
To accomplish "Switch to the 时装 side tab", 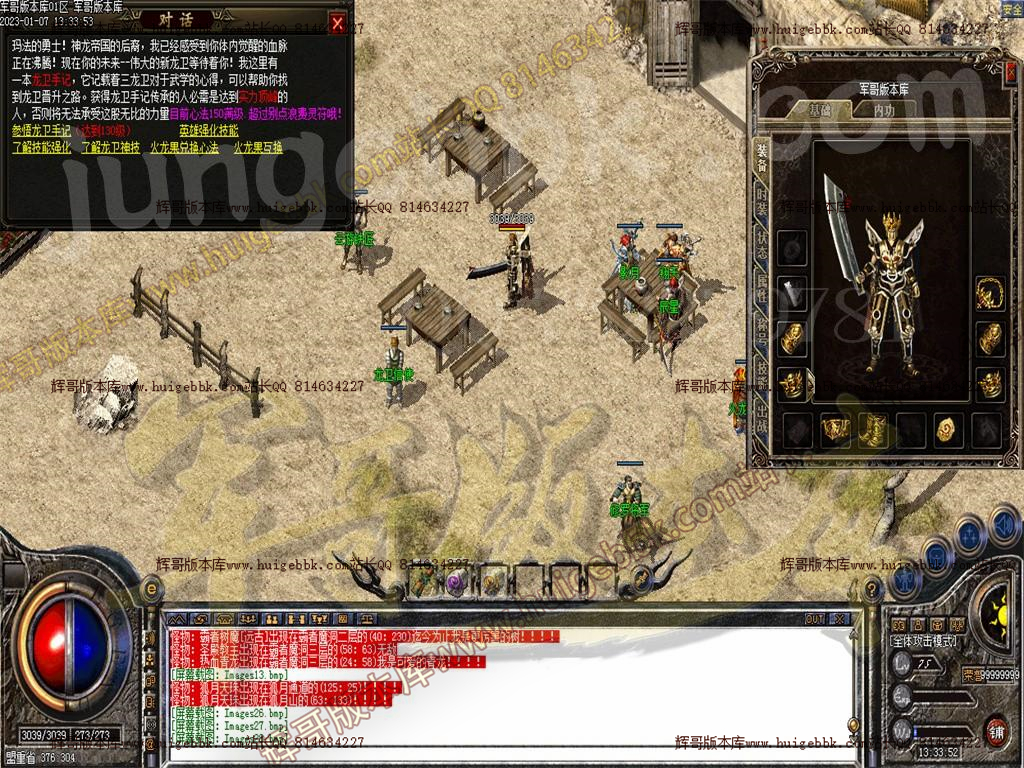I will tap(762, 199).
